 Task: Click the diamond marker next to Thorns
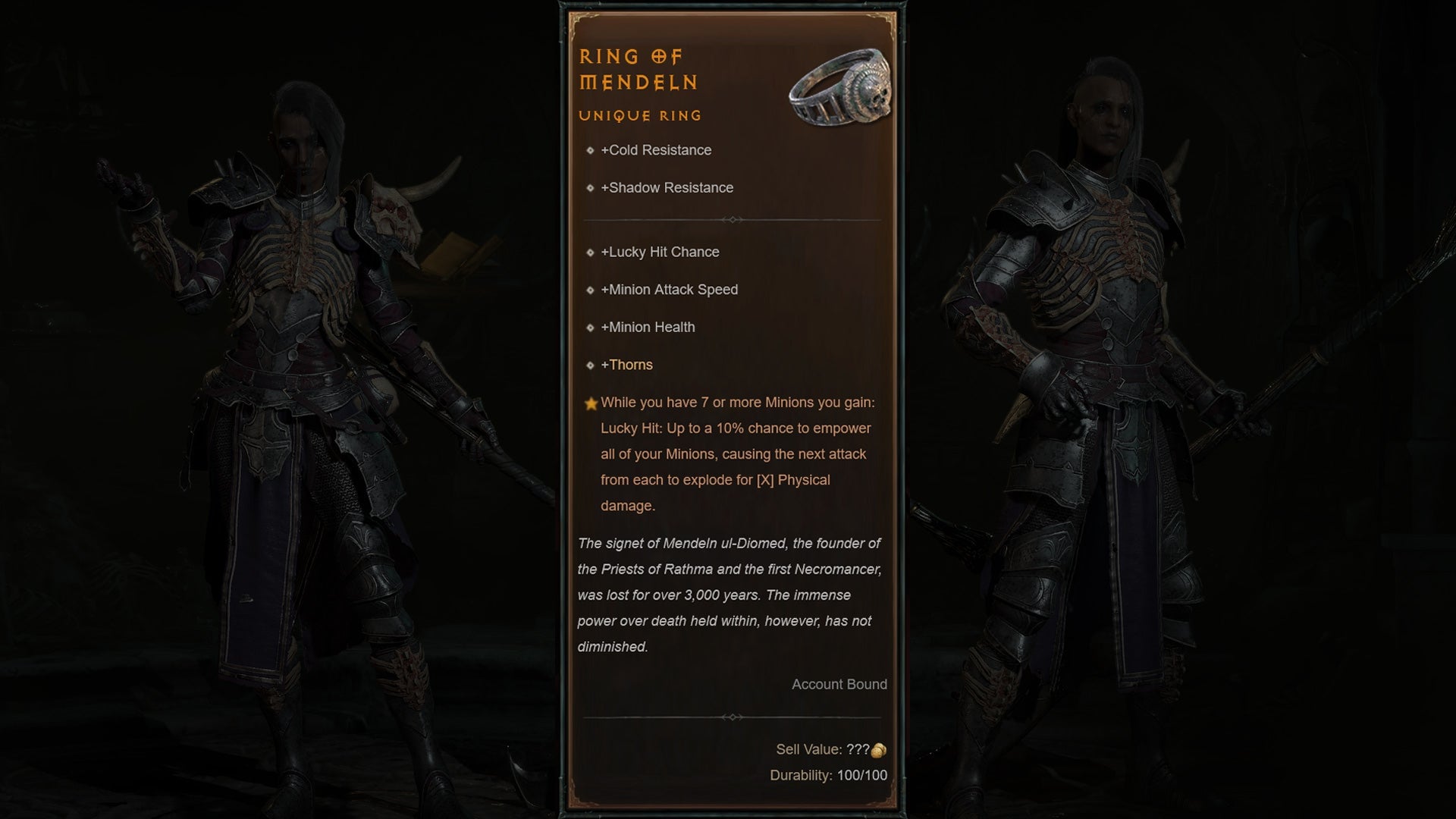click(x=591, y=365)
